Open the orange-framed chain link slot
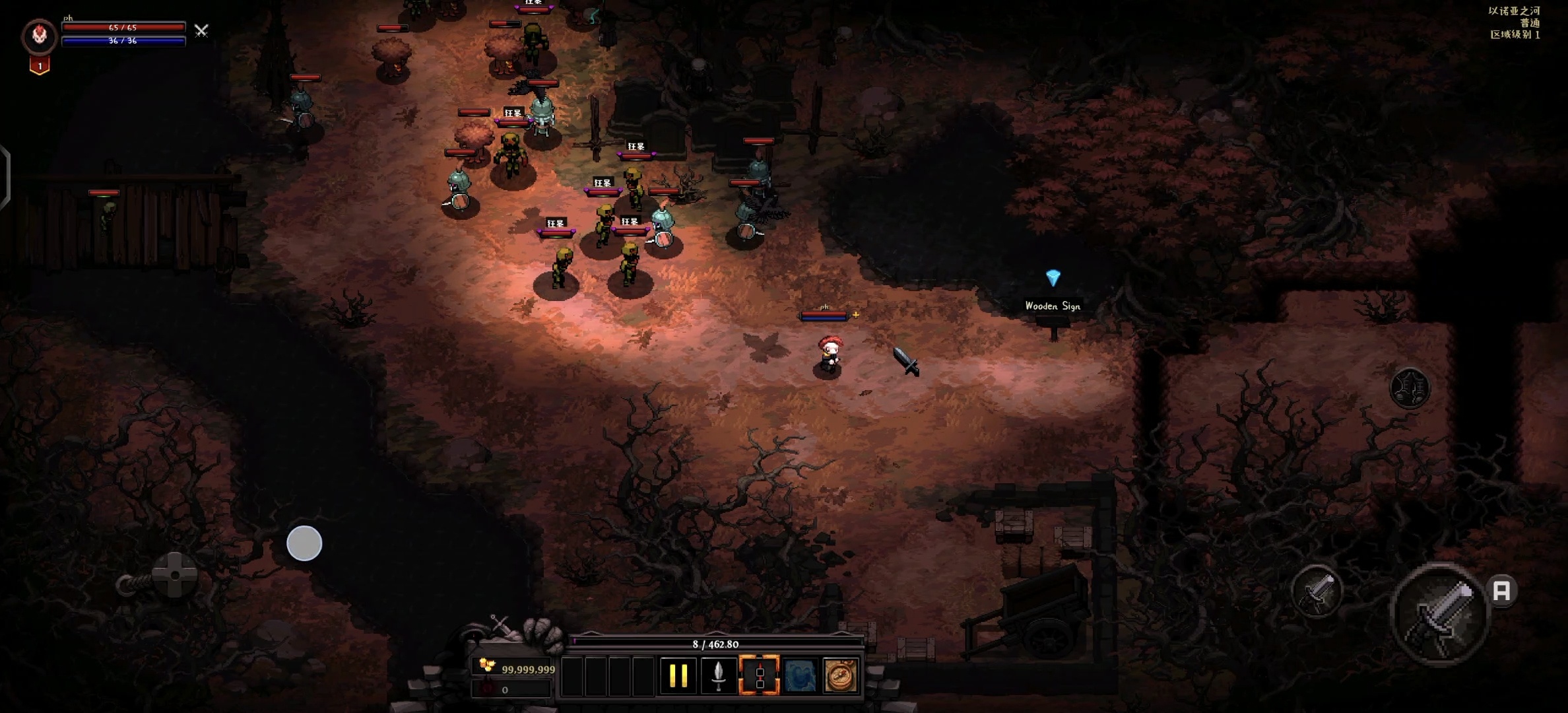The height and width of the screenshot is (713, 1568). pos(759,675)
